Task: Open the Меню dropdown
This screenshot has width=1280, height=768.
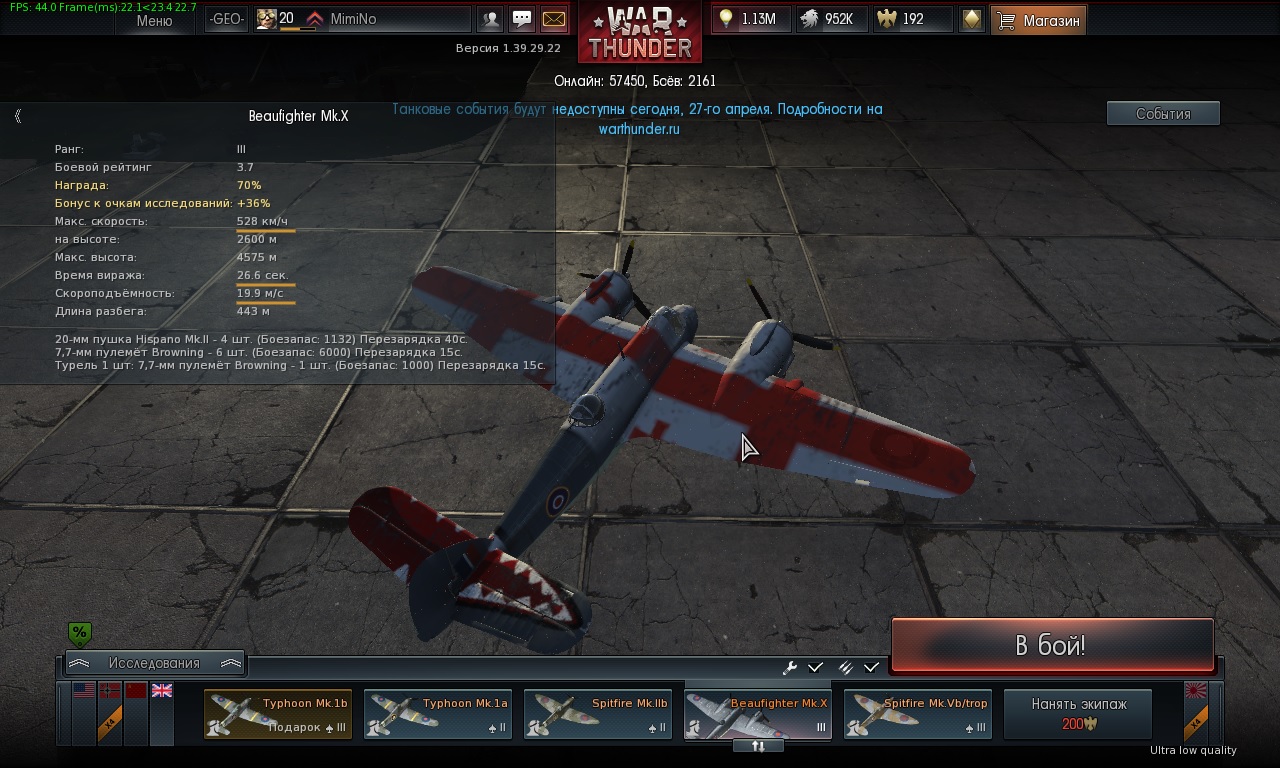Action: tap(154, 20)
